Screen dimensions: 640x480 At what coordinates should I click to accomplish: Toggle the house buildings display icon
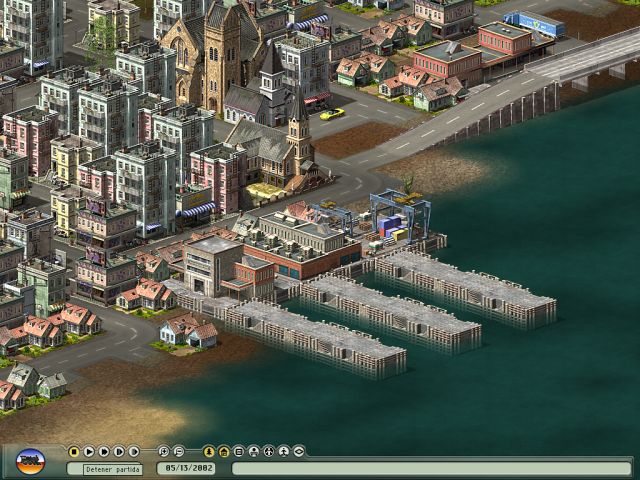[224, 451]
